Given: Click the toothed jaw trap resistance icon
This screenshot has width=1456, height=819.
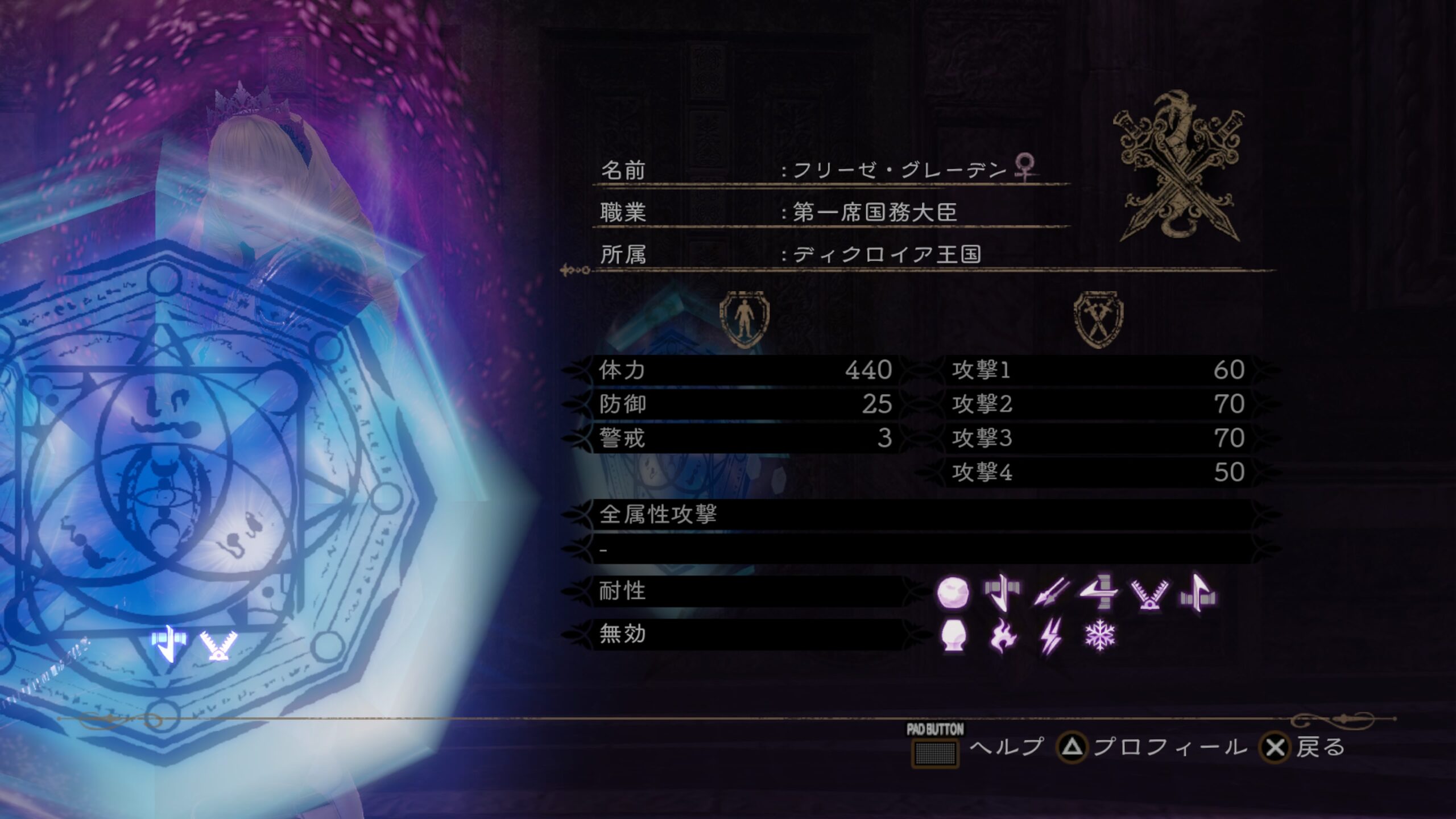Looking at the screenshot, I should pos(1149,594).
